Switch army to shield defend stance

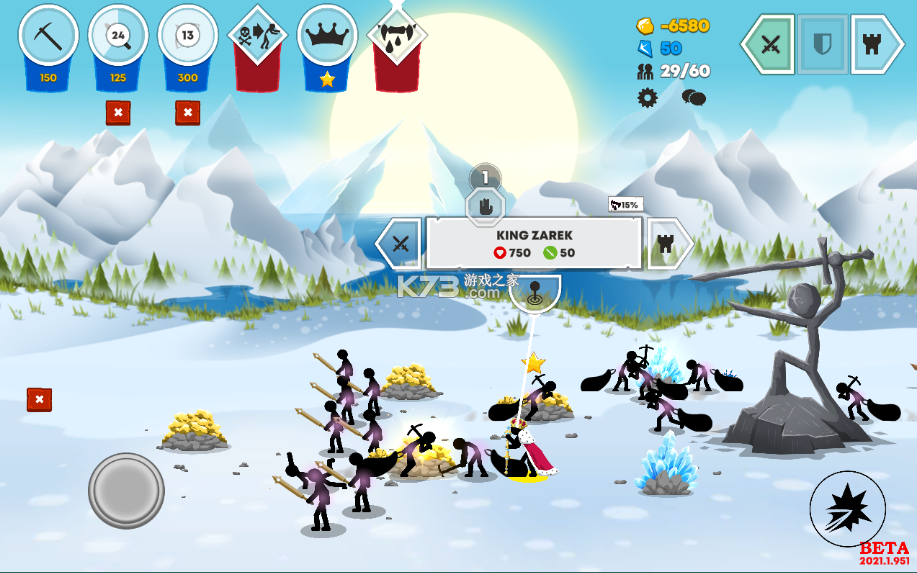[823, 44]
